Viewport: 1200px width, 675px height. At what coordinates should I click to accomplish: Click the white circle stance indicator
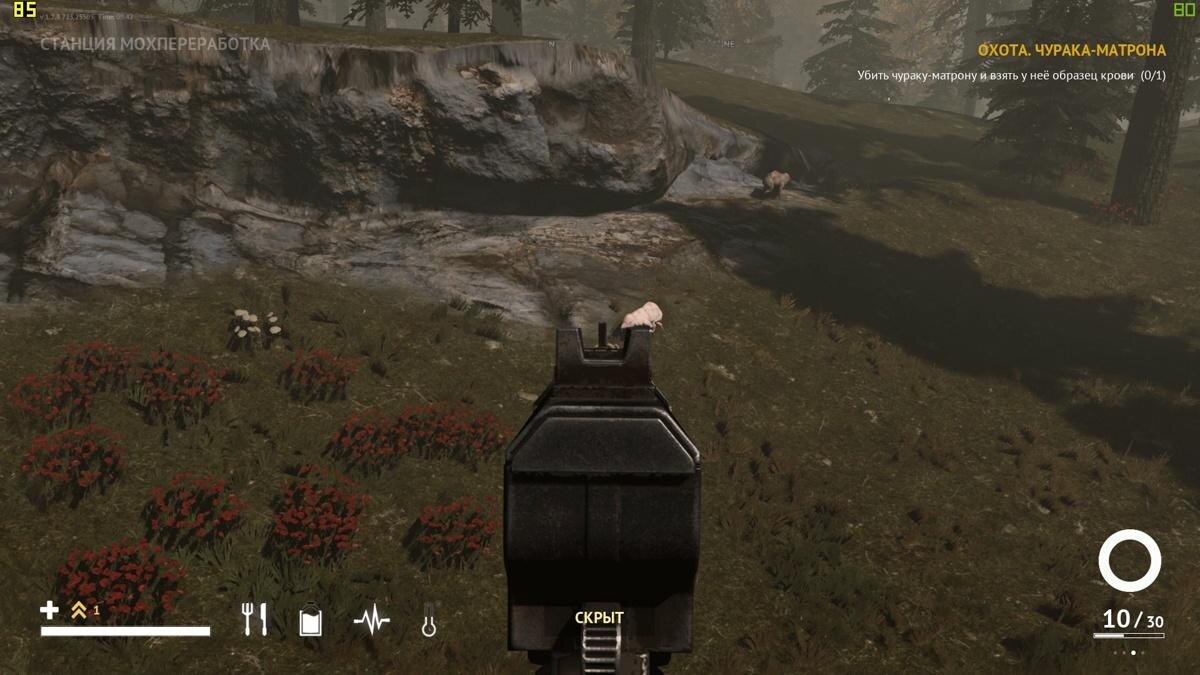pos(1129,560)
